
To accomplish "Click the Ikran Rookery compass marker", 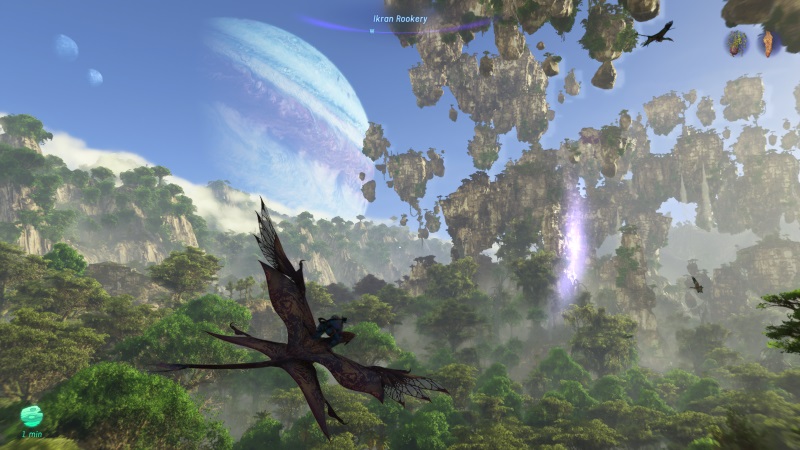I will point(372,31).
